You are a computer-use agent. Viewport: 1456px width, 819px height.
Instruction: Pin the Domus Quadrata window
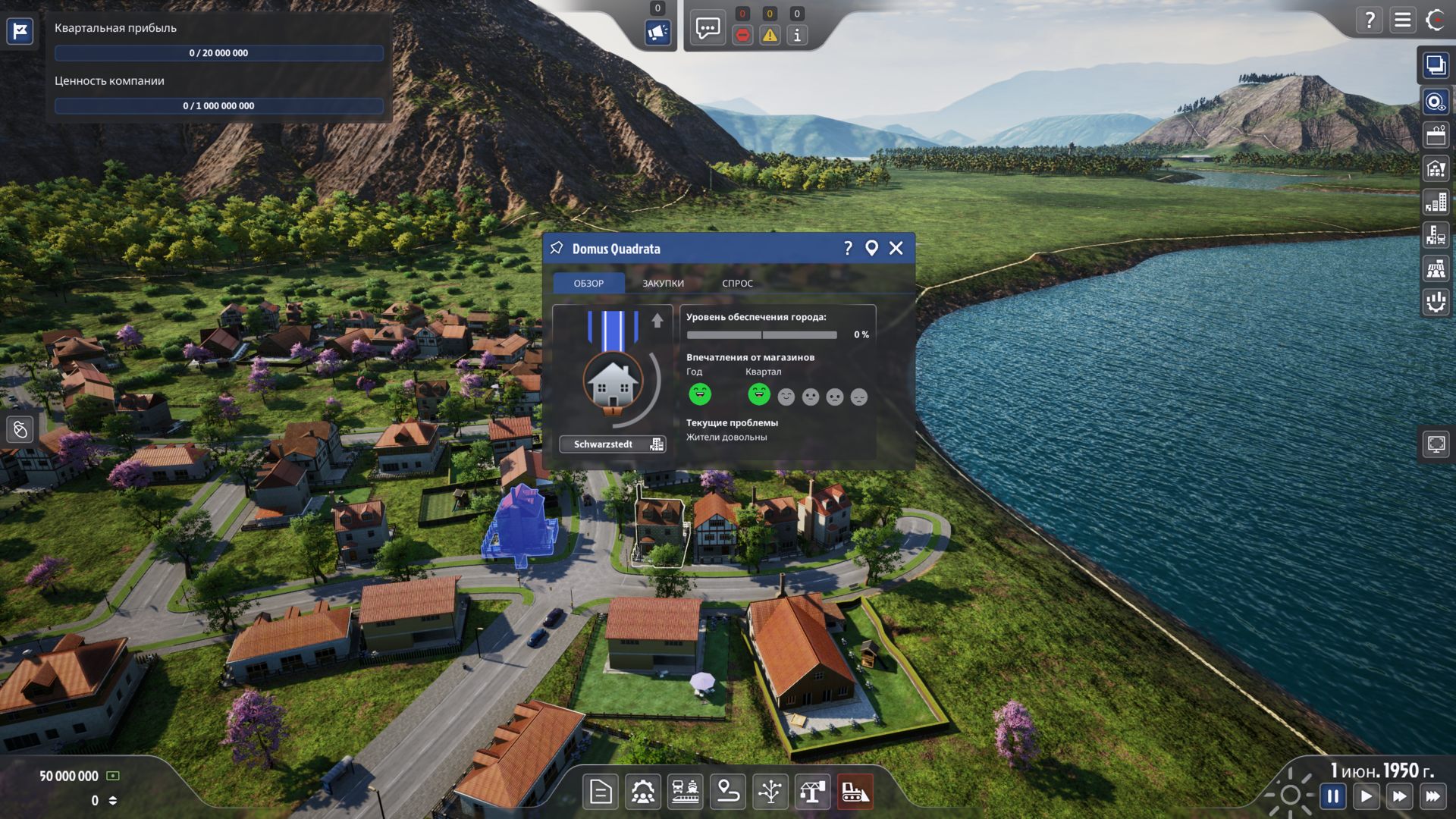557,248
